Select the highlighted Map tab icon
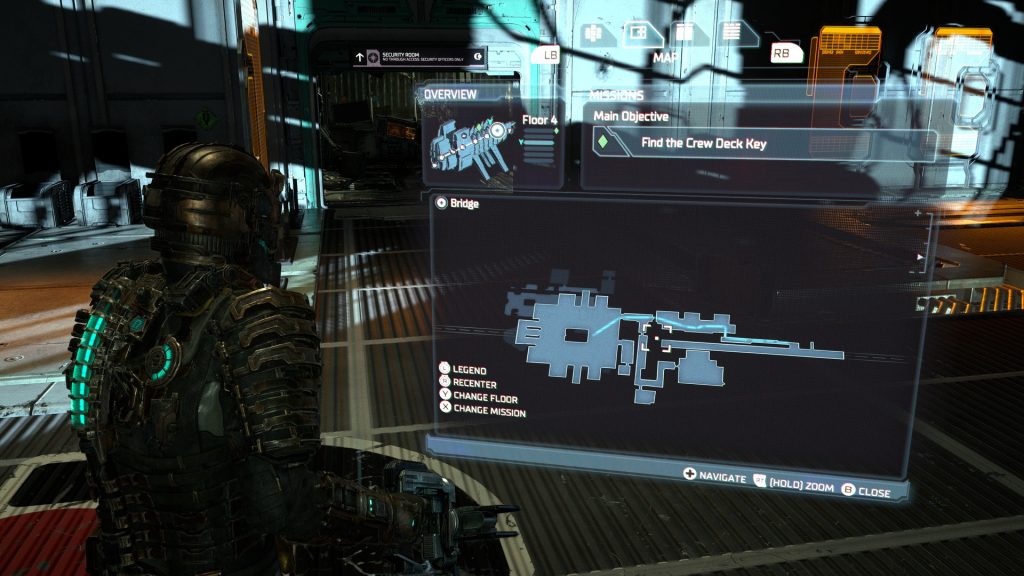This screenshot has height=576, width=1024. point(637,32)
